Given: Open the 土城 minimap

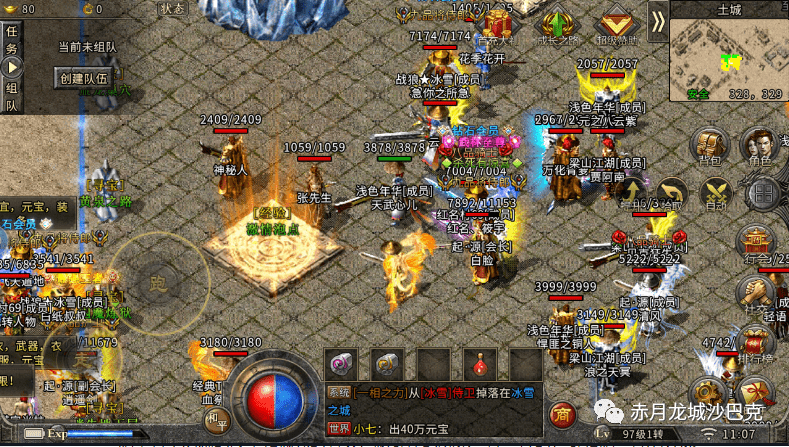Looking at the screenshot, I should (x=727, y=55).
